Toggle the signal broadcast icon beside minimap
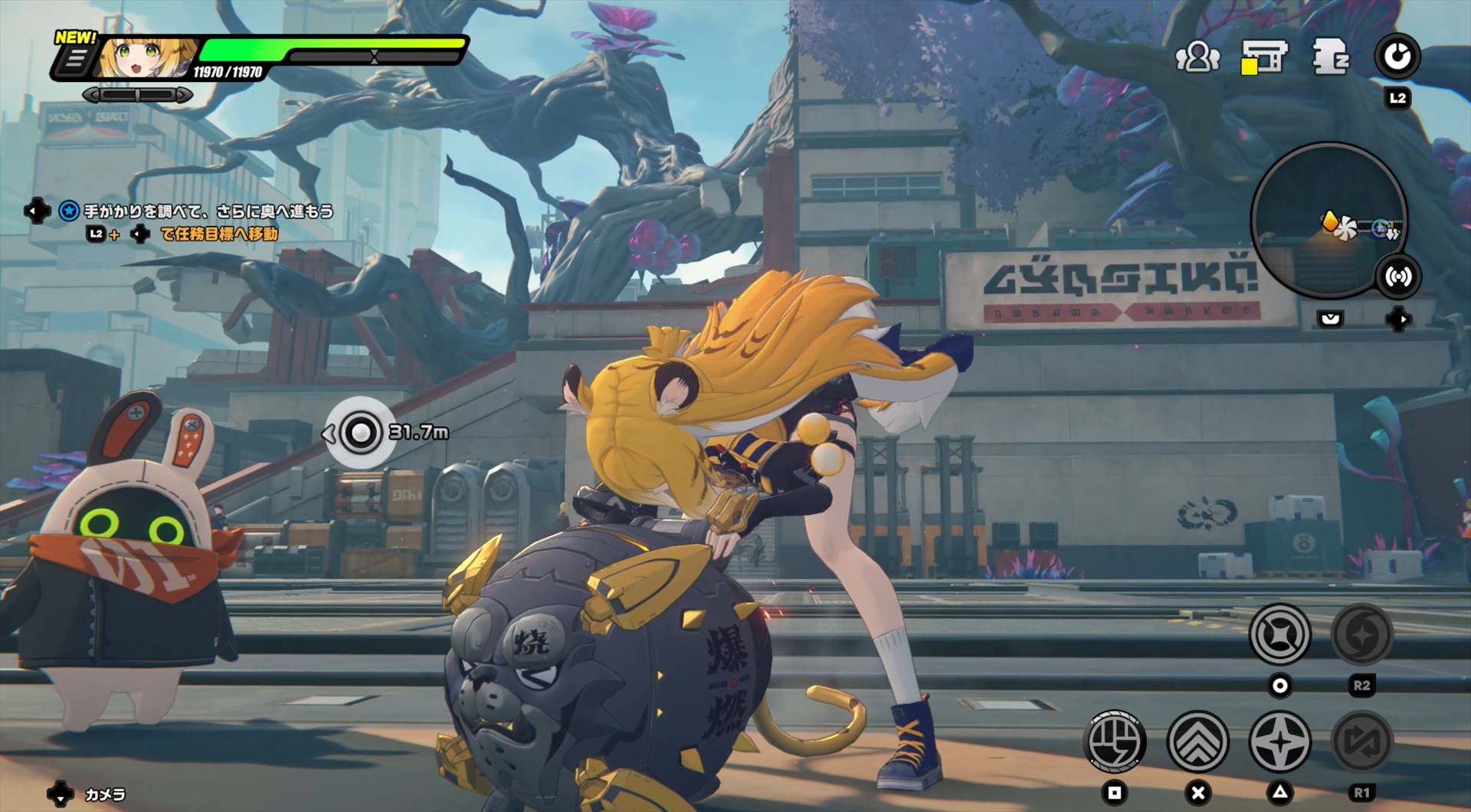The image size is (1471, 812). pos(1398,277)
